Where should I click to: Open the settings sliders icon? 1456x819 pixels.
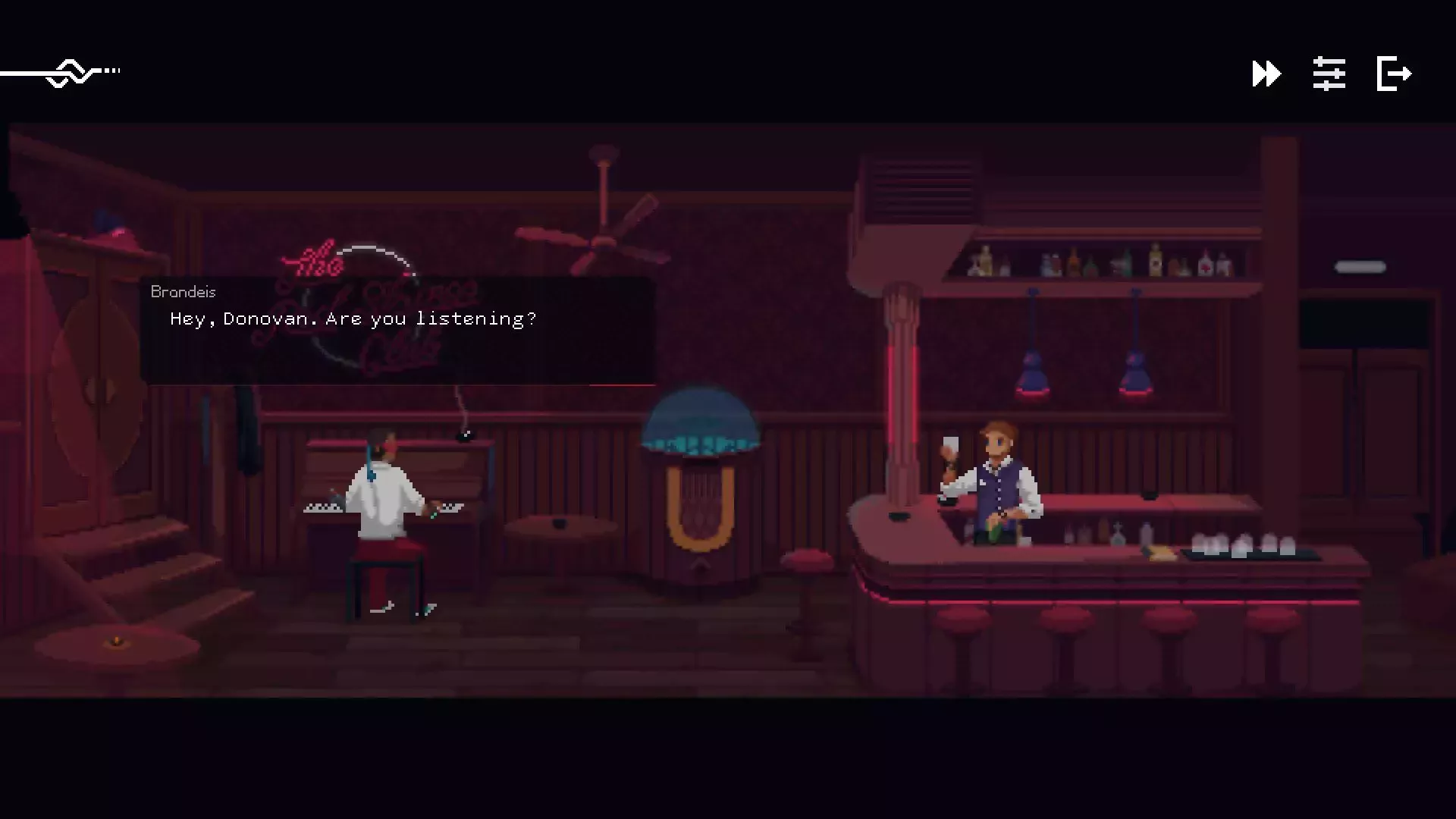(x=1329, y=74)
